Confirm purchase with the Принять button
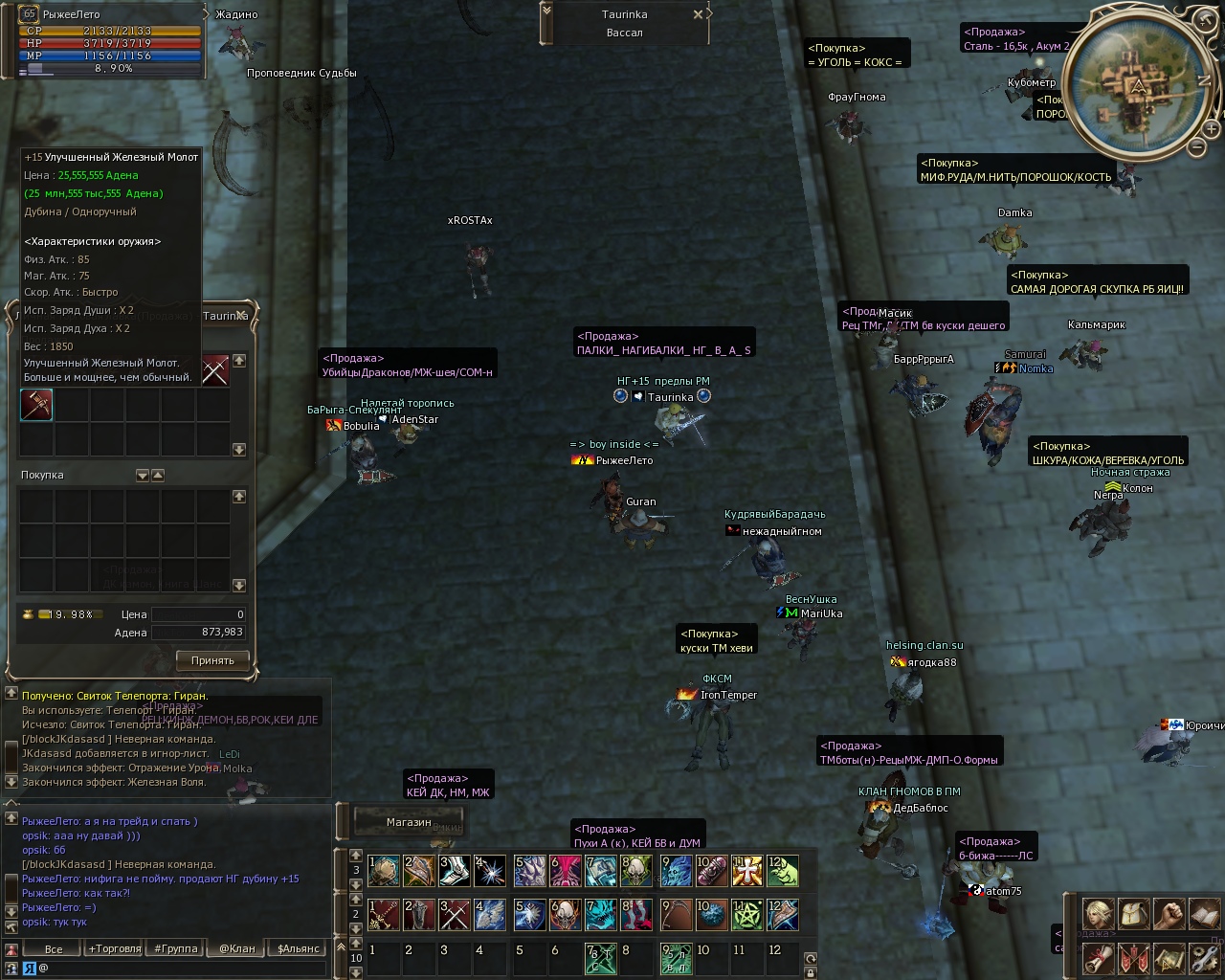The image size is (1225, 980). 212,660
